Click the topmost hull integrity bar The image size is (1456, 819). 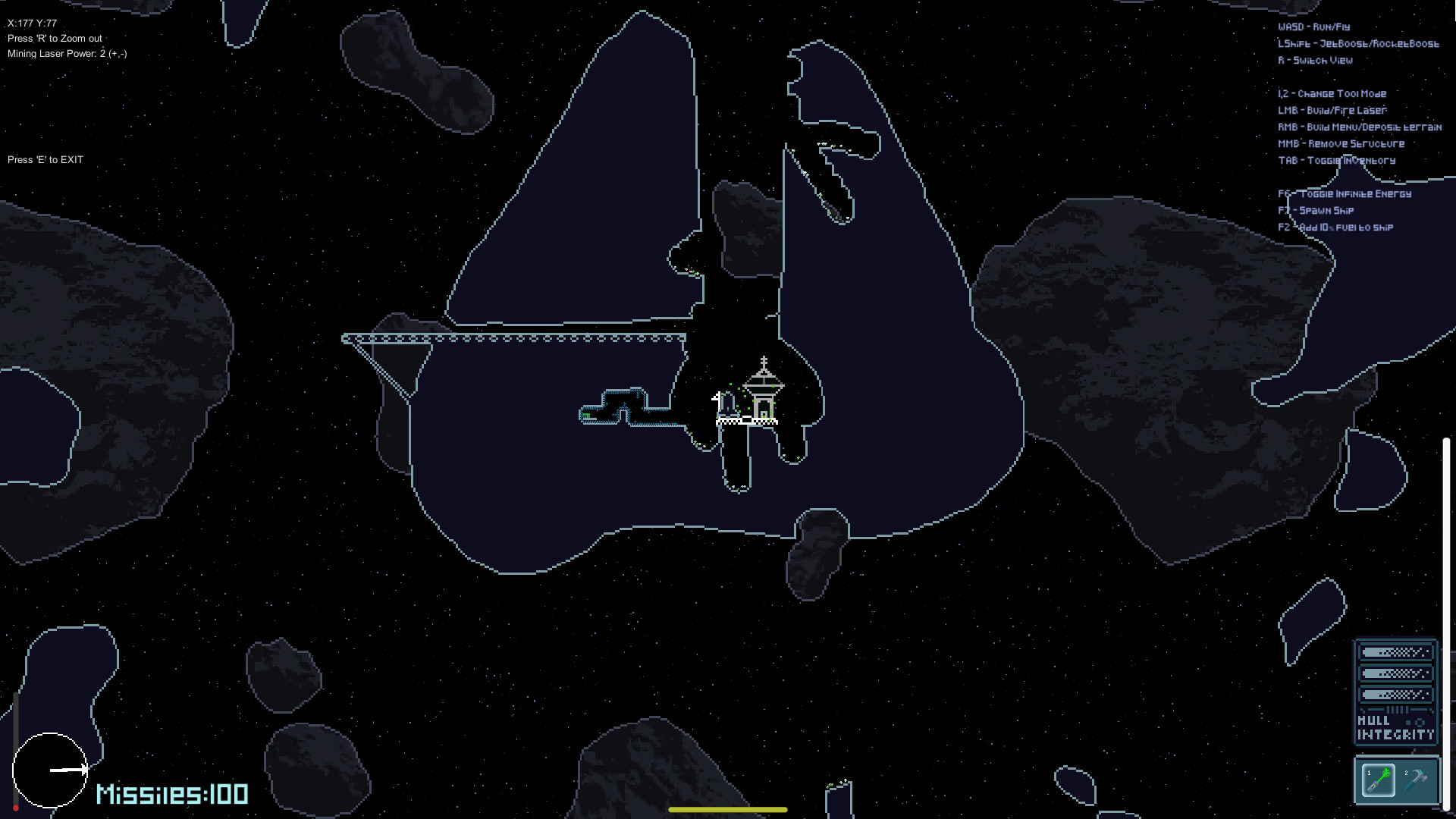[x=1395, y=651]
